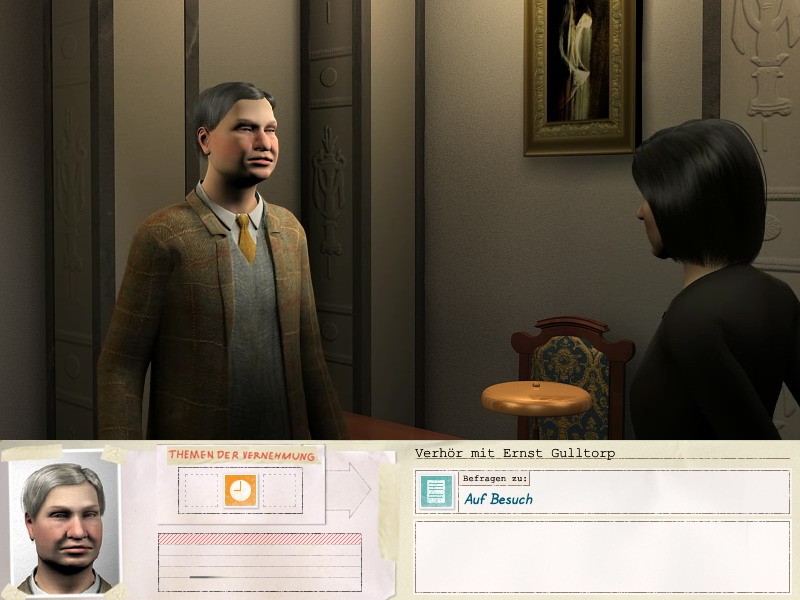Select the orange clock interrogation topic
This screenshot has height=600, width=800.
pos(240,490)
